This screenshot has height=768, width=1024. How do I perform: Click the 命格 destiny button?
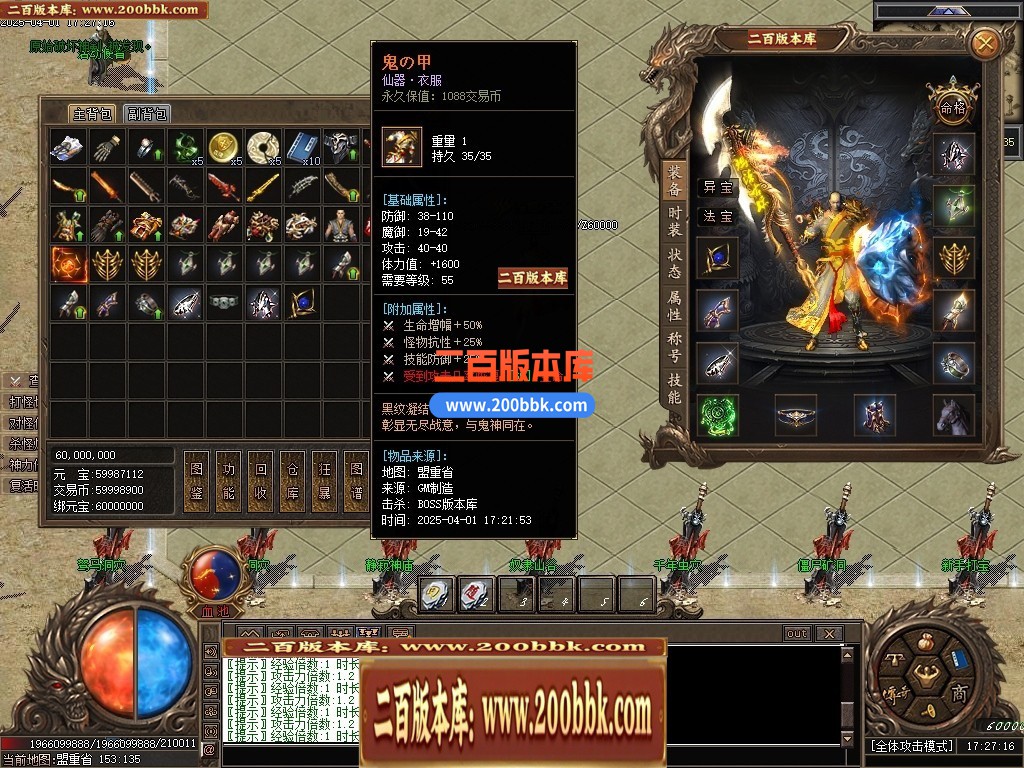click(x=953, y=104)
